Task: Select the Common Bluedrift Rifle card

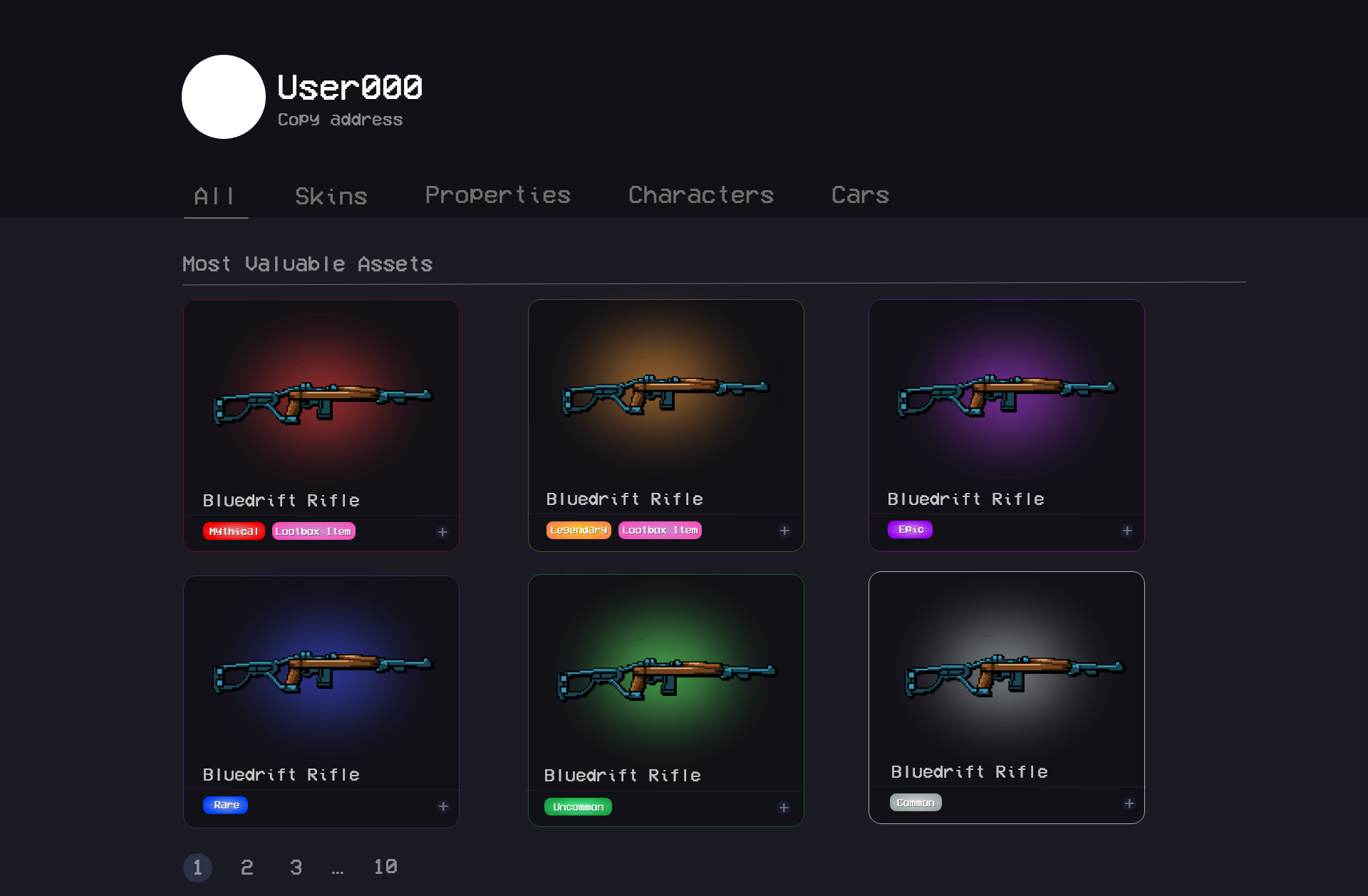Action: [1006, 677]
